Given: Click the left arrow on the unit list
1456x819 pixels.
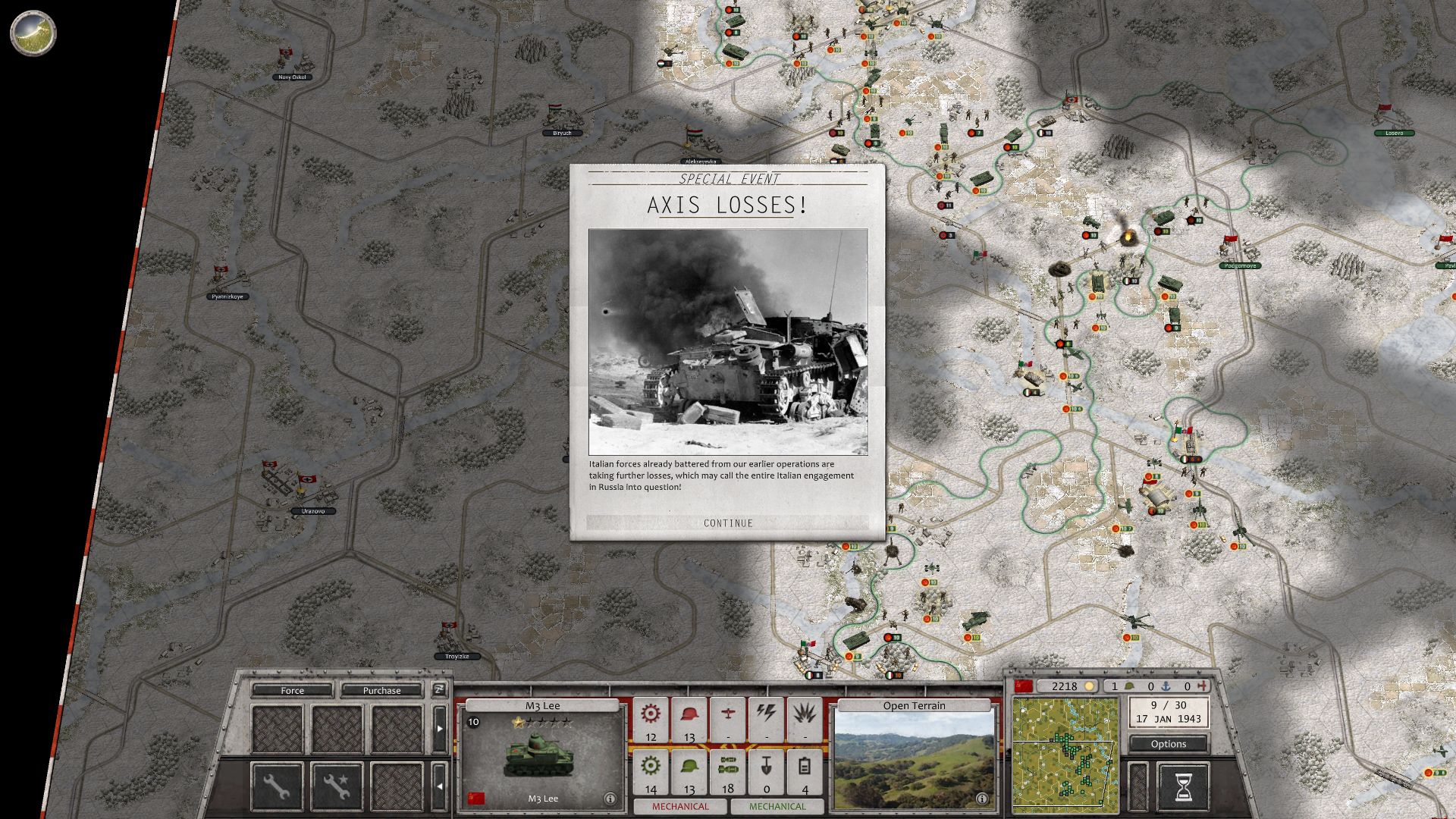Looking at the screenshot, I should [x=439, y=786].
